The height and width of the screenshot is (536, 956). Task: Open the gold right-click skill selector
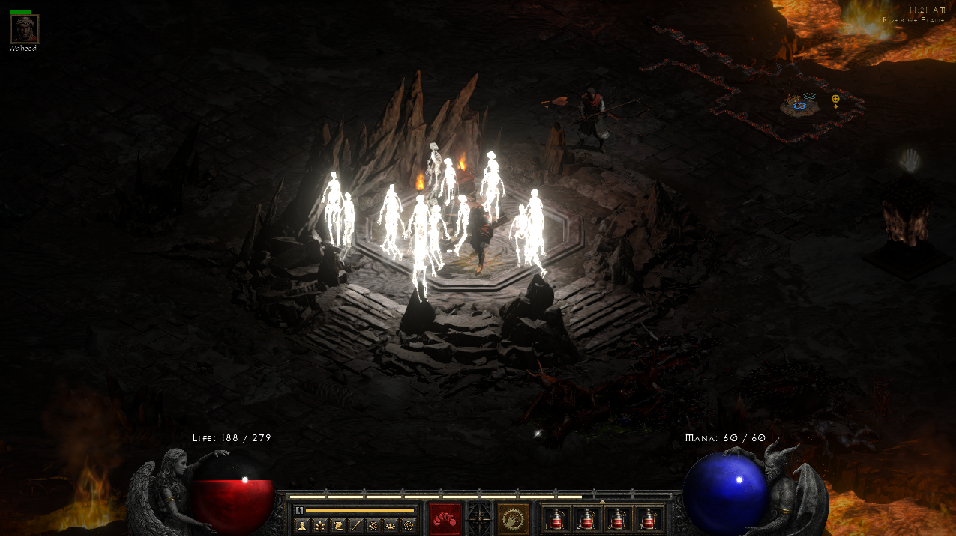[x=514, y=518]
